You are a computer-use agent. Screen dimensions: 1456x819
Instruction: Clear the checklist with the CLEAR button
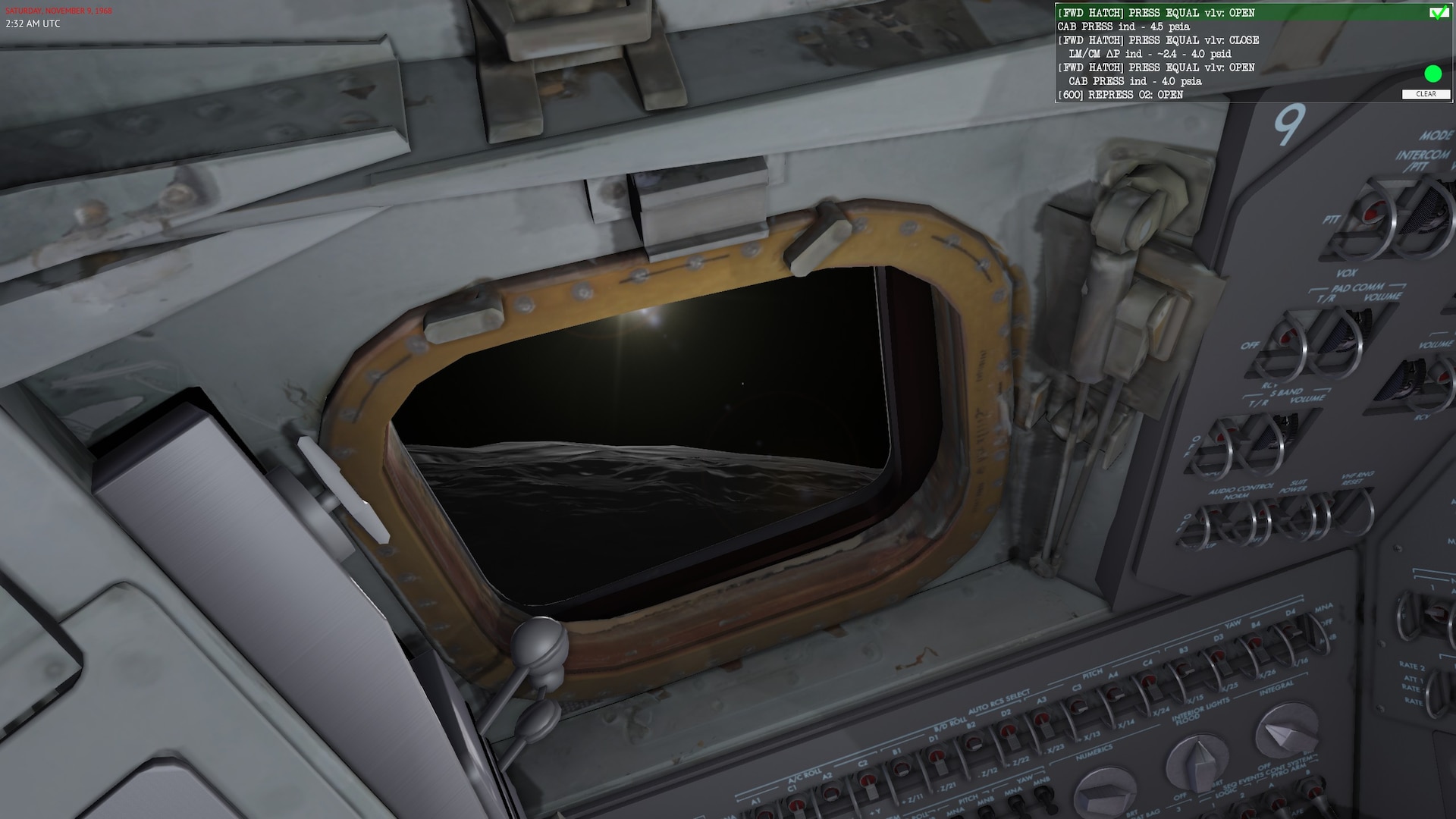point(1426,94)
